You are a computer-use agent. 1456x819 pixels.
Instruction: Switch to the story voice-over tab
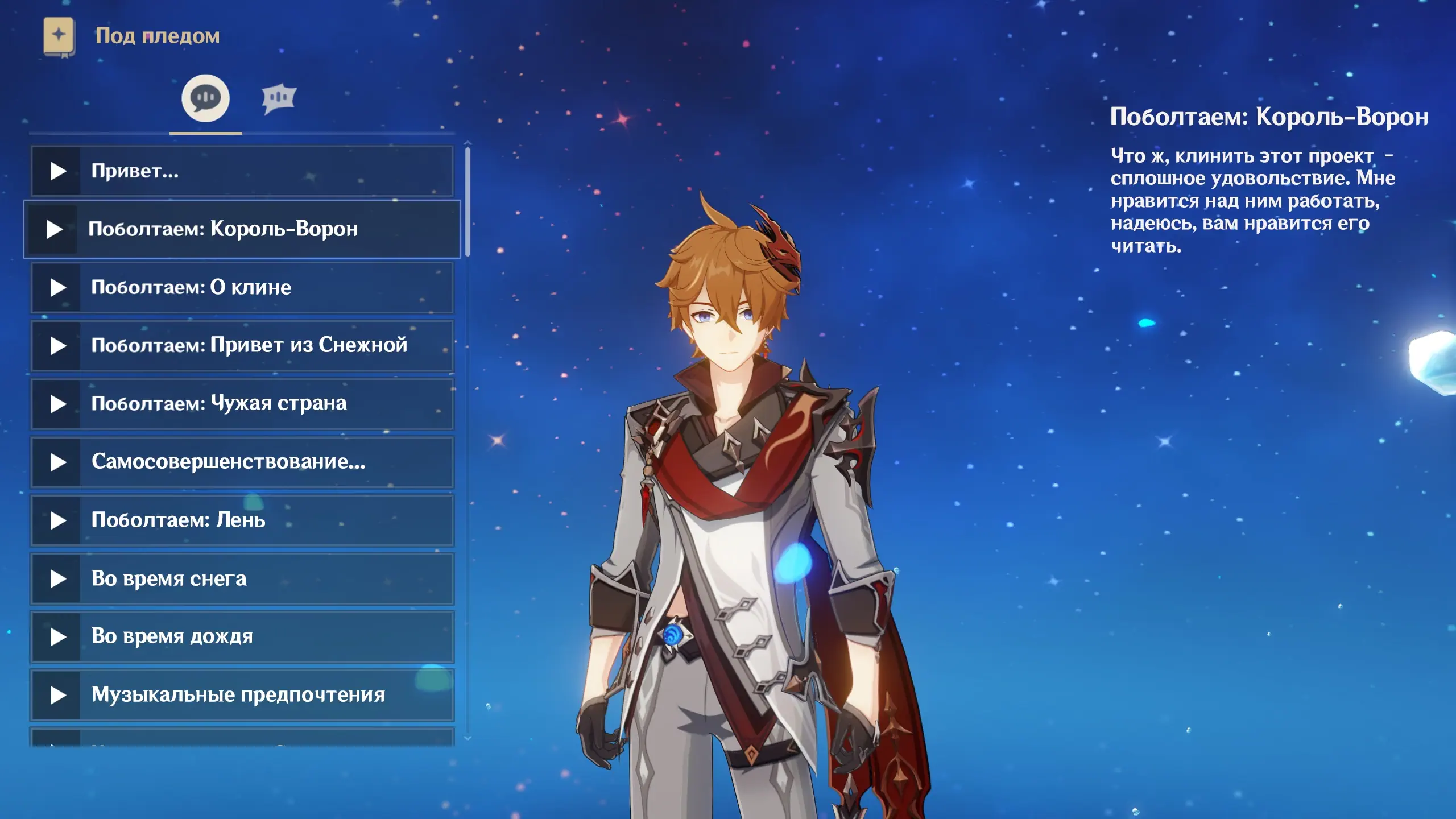pos(205,98)
